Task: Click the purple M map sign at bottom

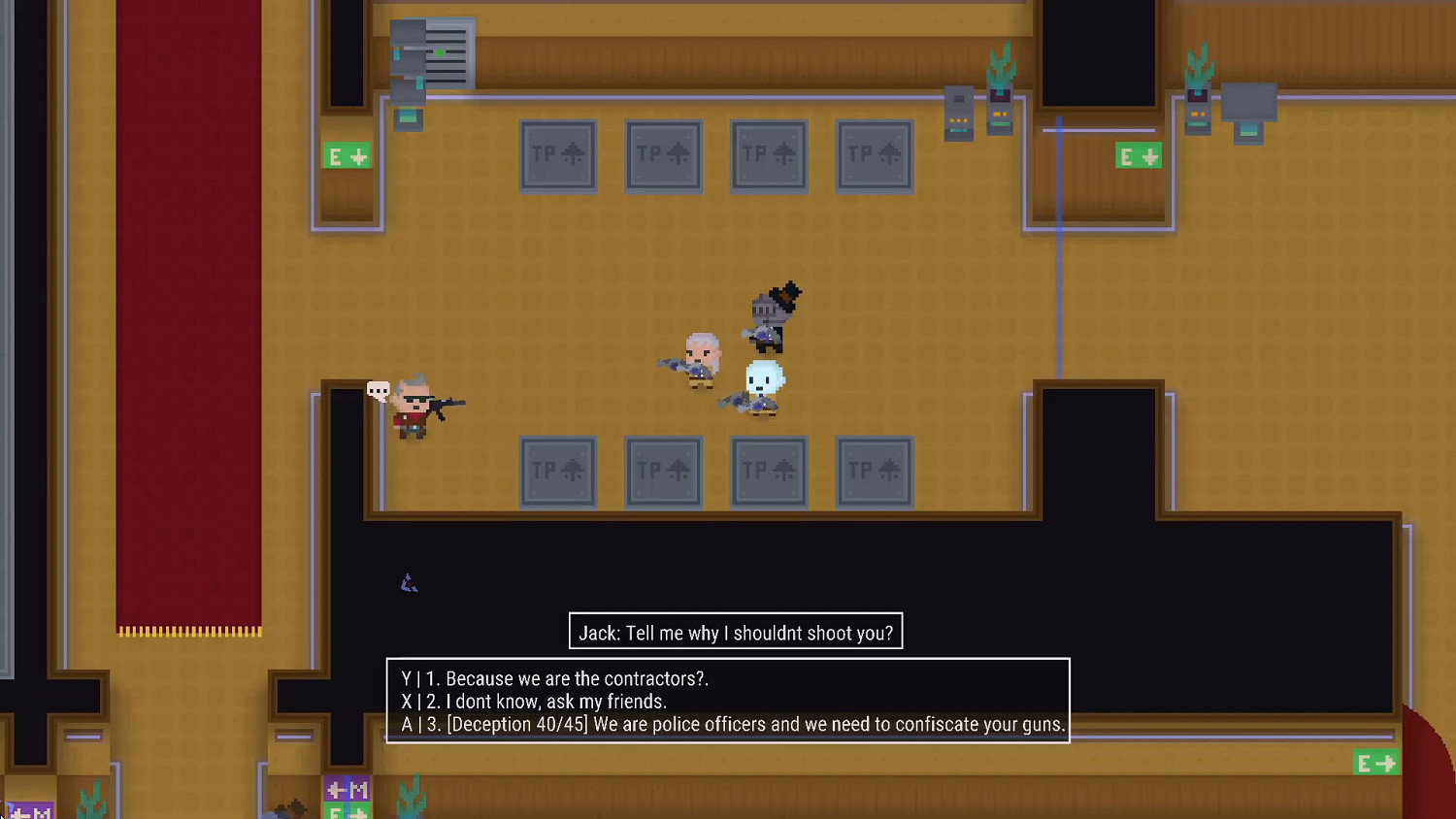Action: [347, 790]
